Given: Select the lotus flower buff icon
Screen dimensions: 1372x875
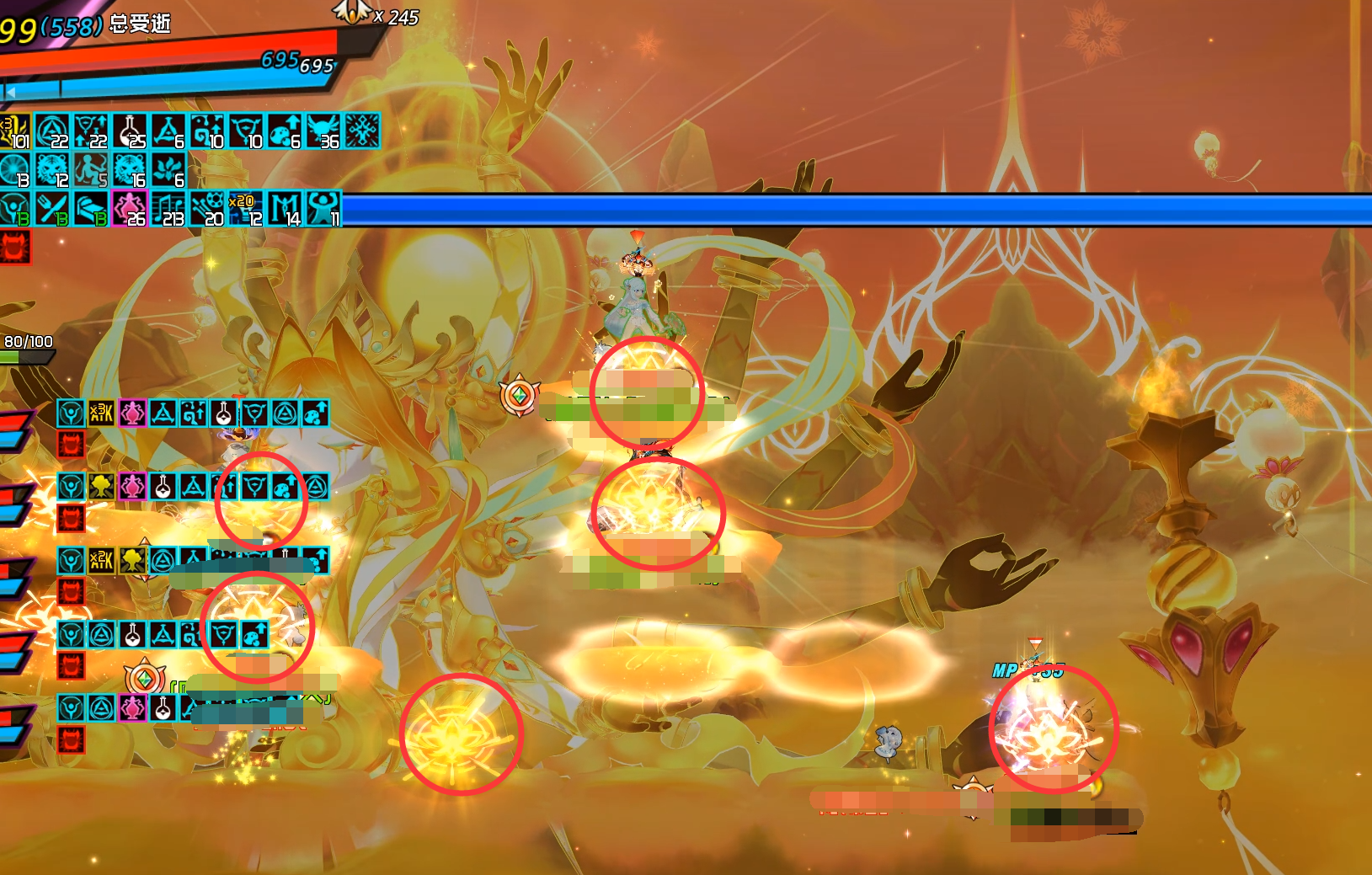Looking at the screenshot, I should (168, 170).
